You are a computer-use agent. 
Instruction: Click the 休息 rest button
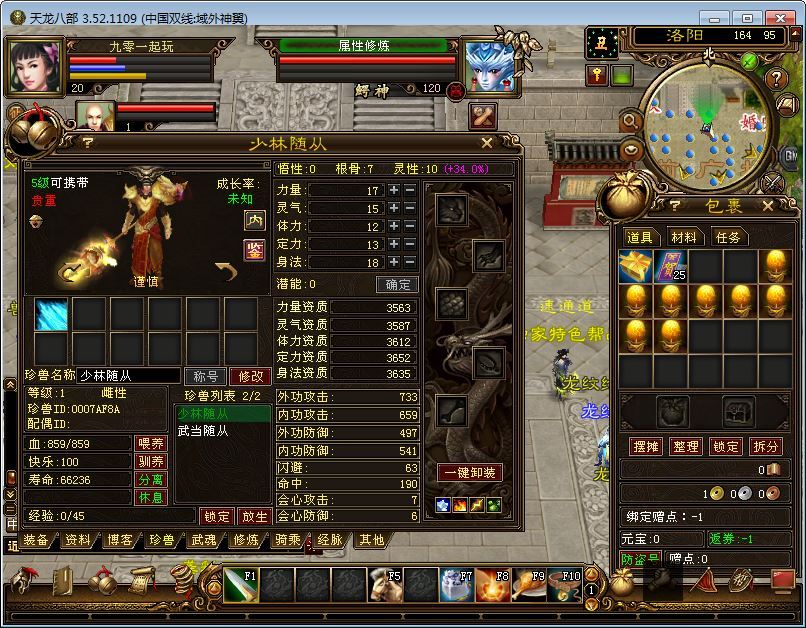[150, 497]
